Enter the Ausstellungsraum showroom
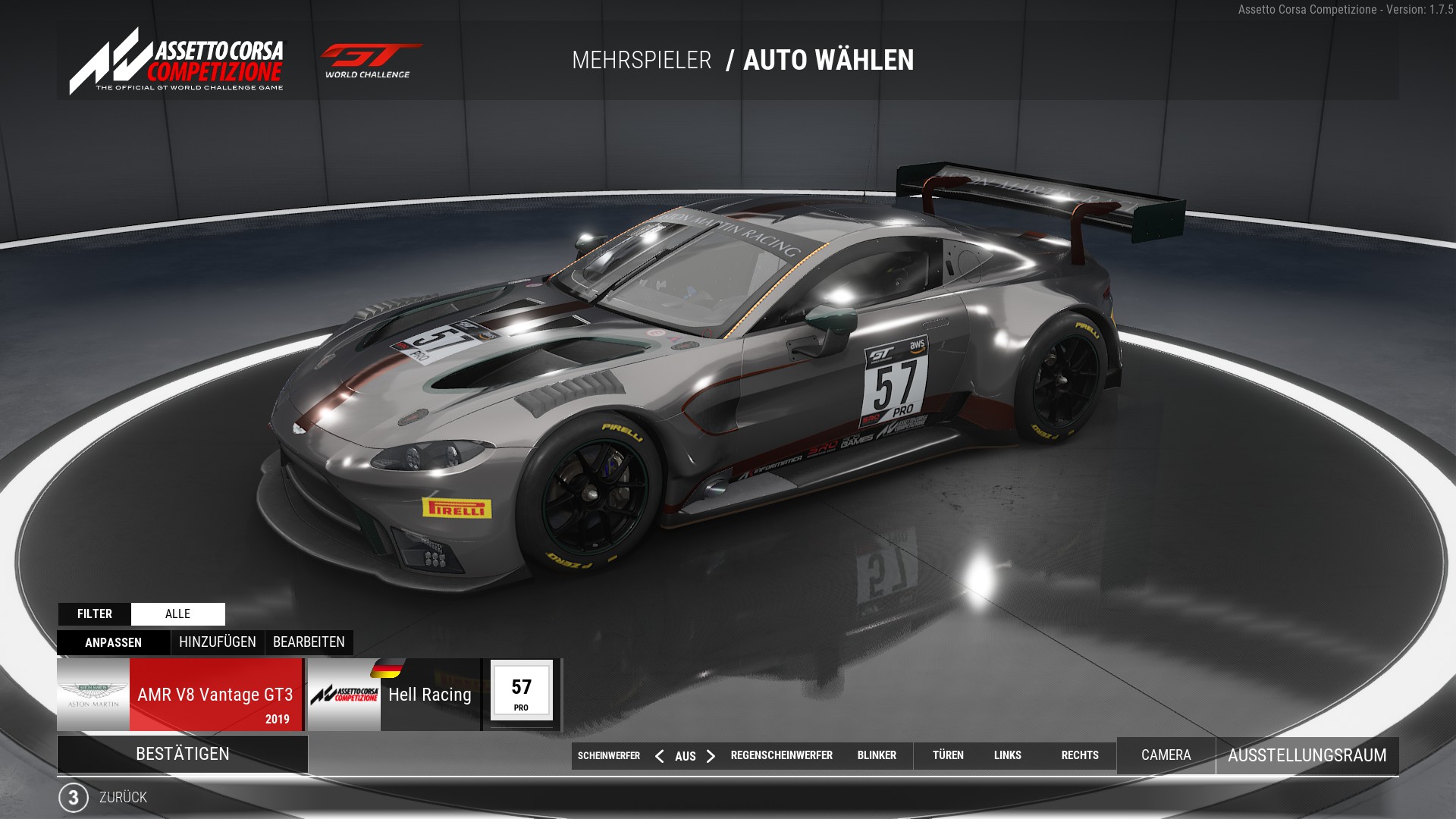The image size is (1456, 819). click(1307, 755)
